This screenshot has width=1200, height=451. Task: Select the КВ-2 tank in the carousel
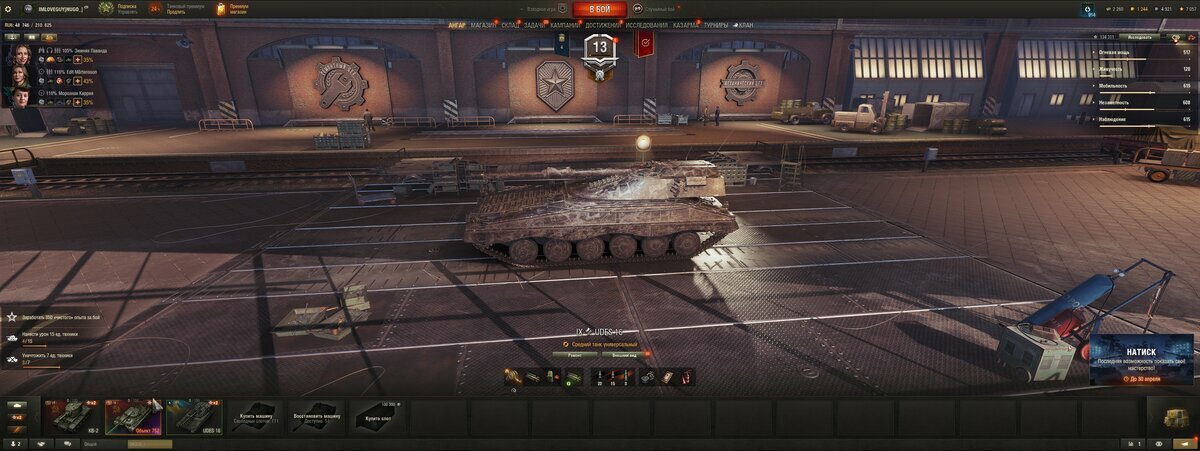72,417
